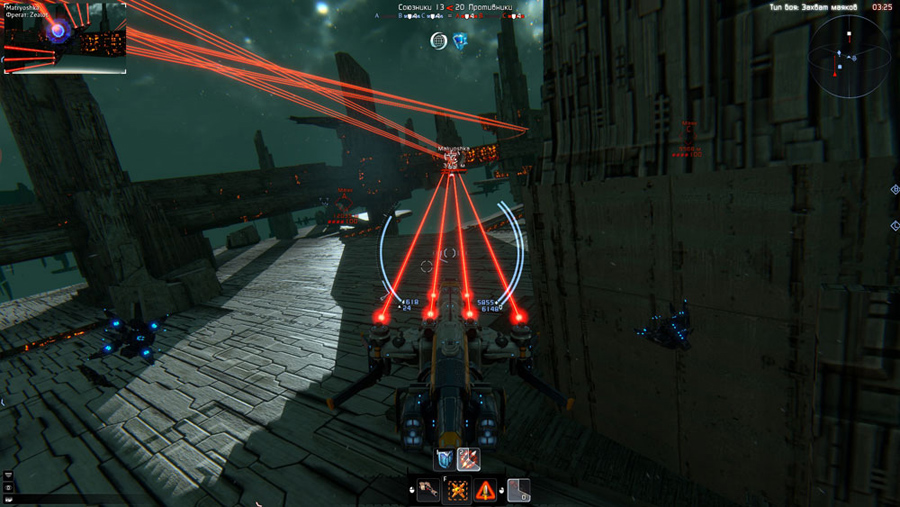Activate the missile salvo module
Image resolution: width=900 pixels, height=507 pixels.
coord(468,459)
